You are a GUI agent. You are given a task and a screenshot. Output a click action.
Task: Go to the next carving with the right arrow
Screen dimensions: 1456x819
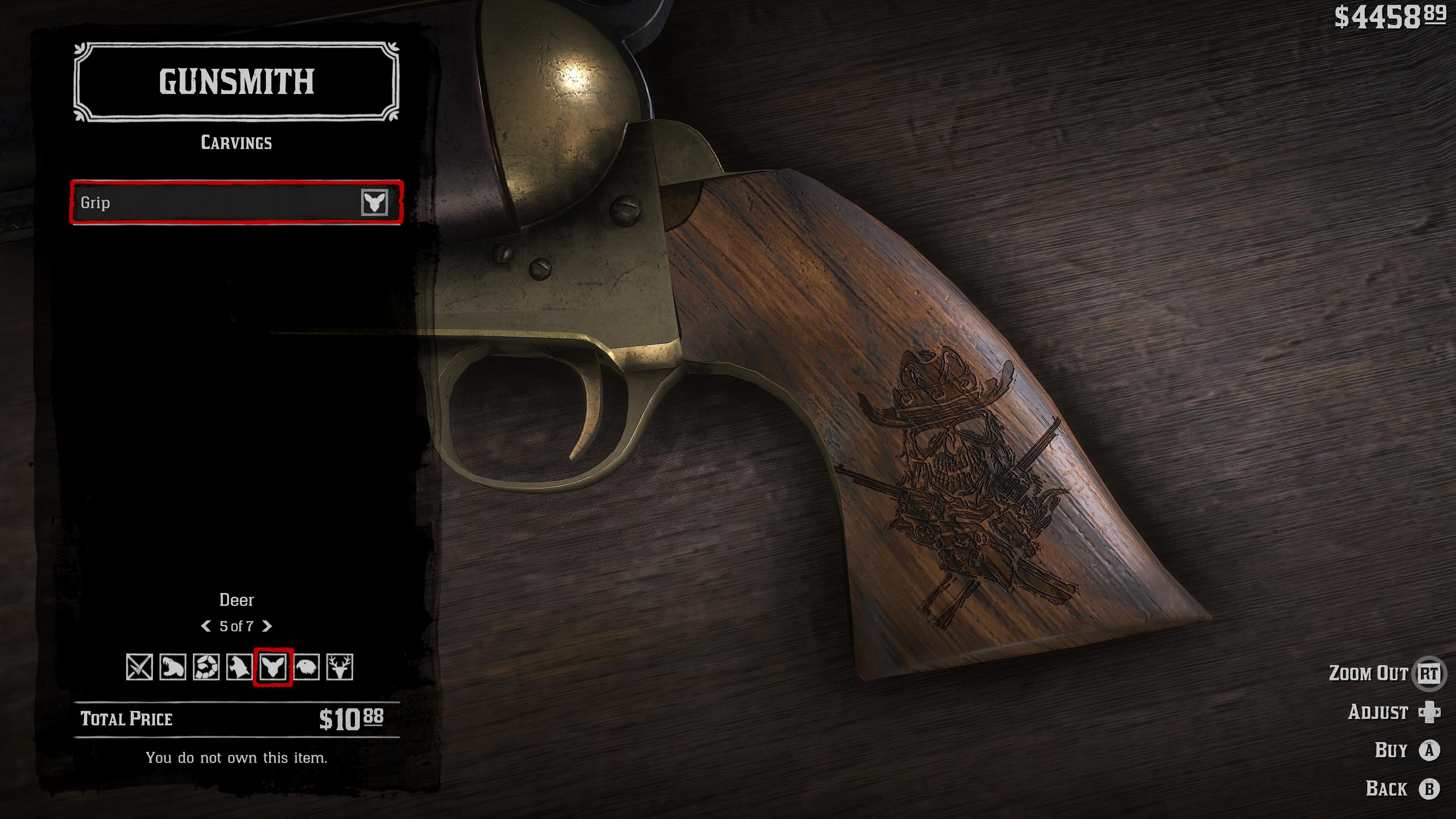tap(267, 626)
